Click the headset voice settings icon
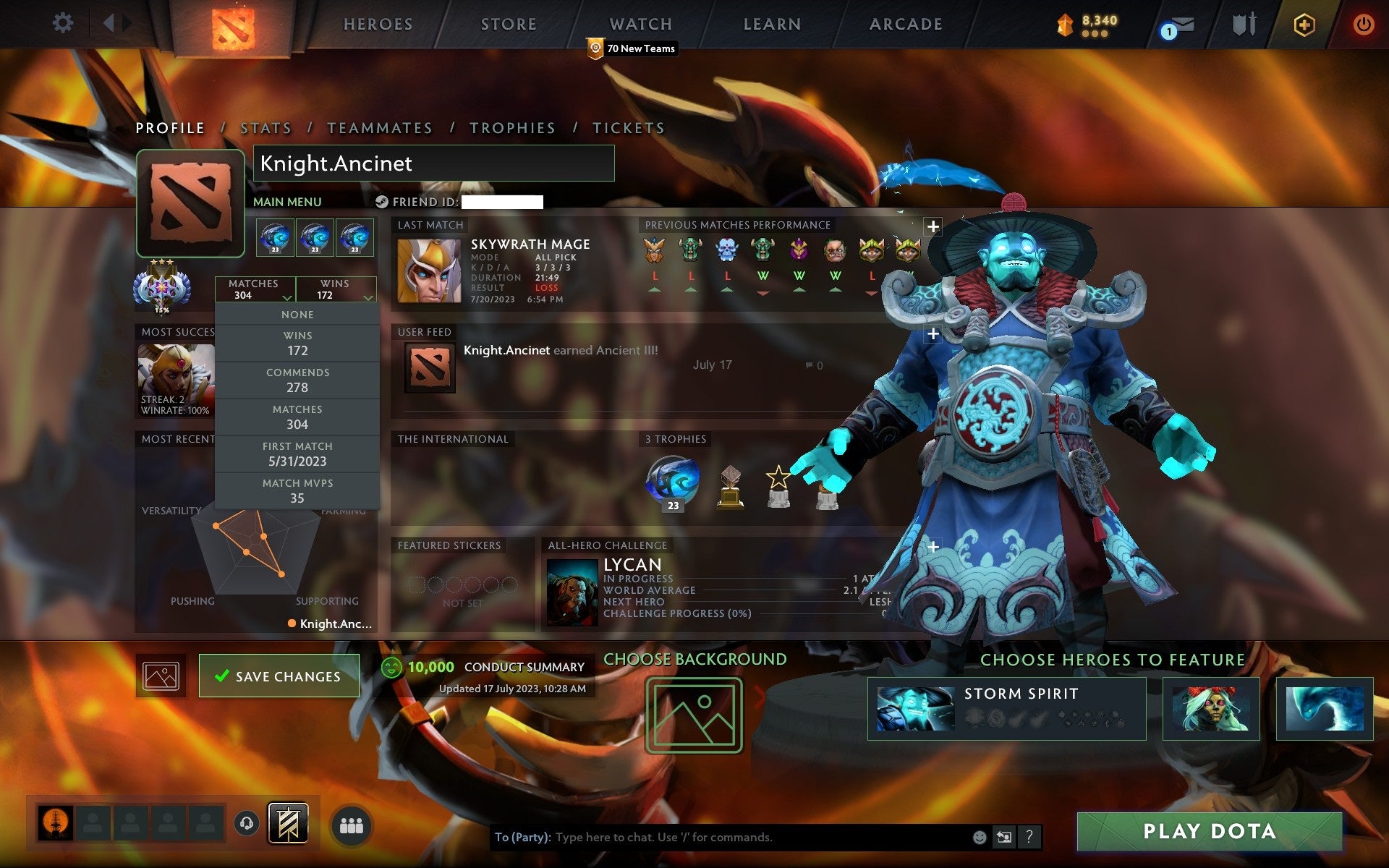 (247, 822)
